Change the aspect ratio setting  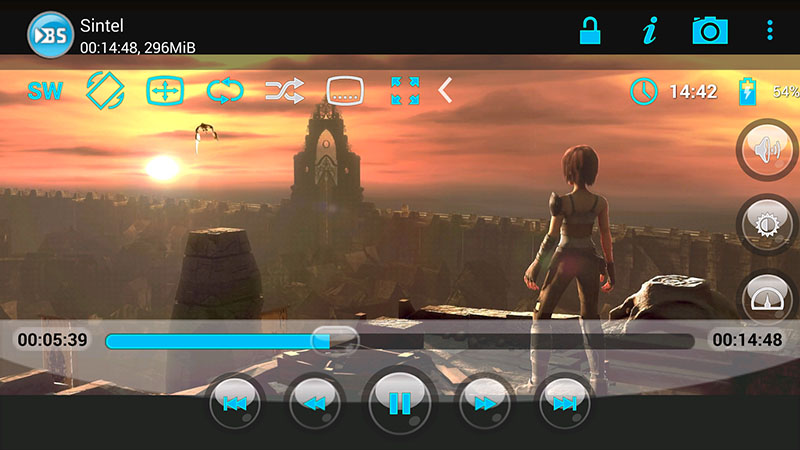click(x=165, y=91)
